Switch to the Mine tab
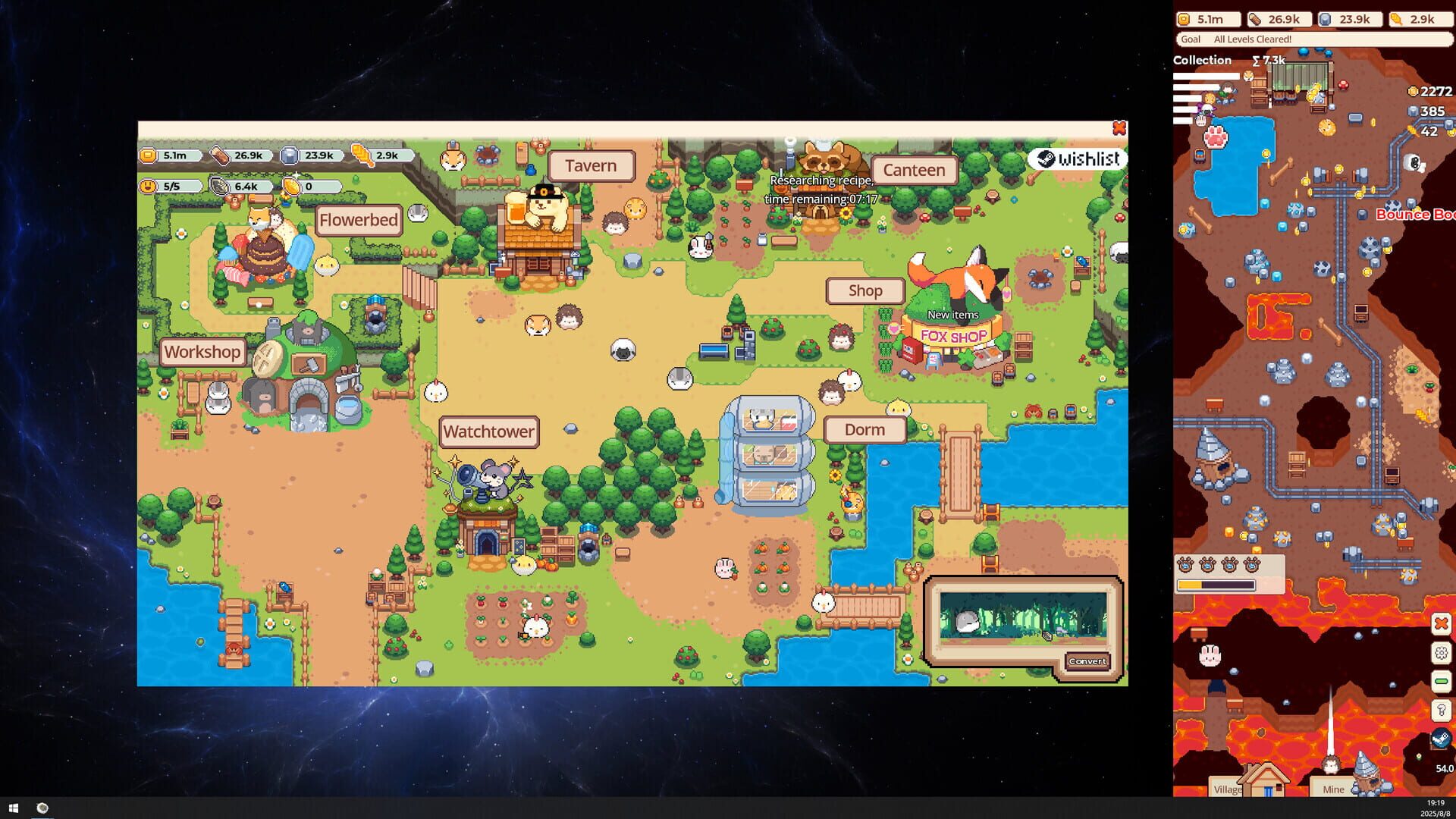 tap(1332, 789)
